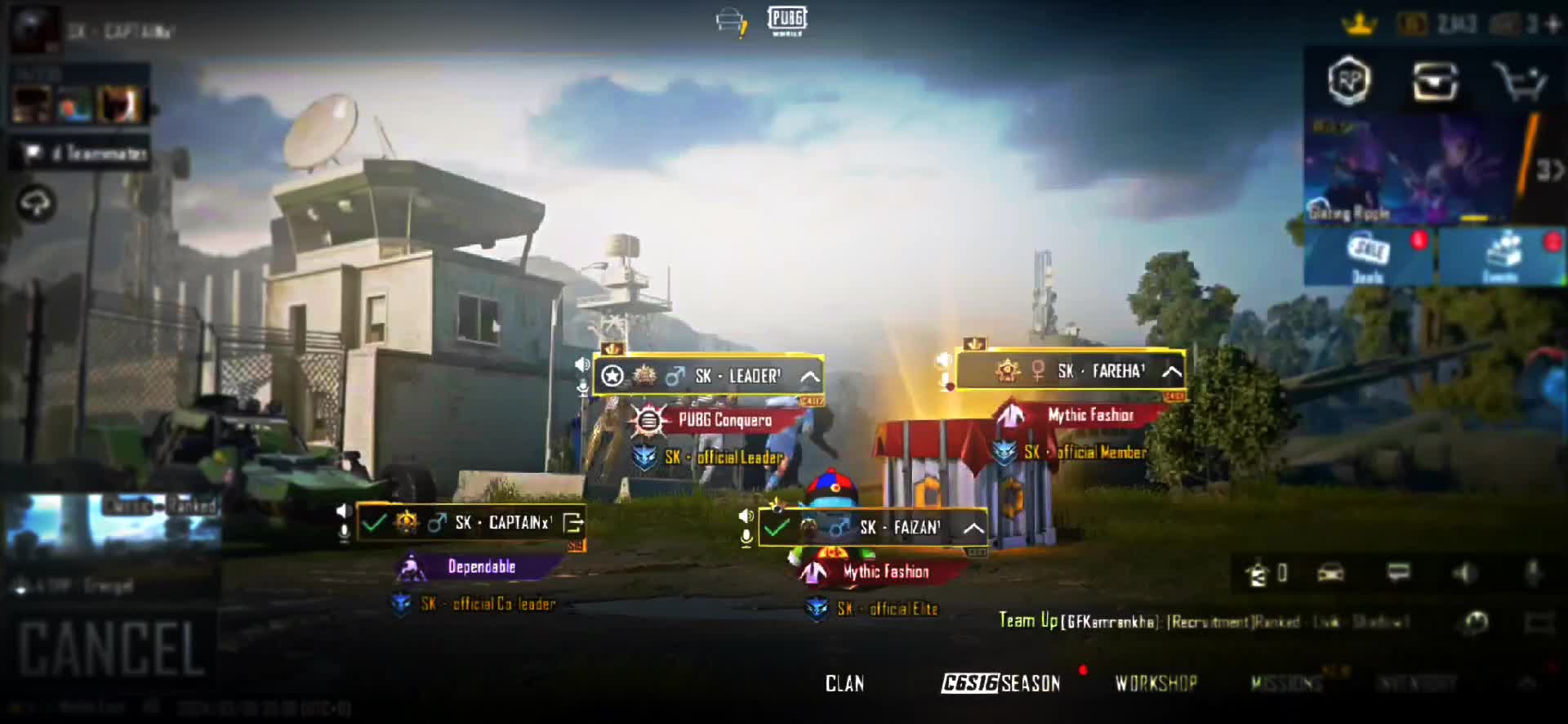Open the WORKSHOP menu
Screen dimensions: 1568x724
1156,683
